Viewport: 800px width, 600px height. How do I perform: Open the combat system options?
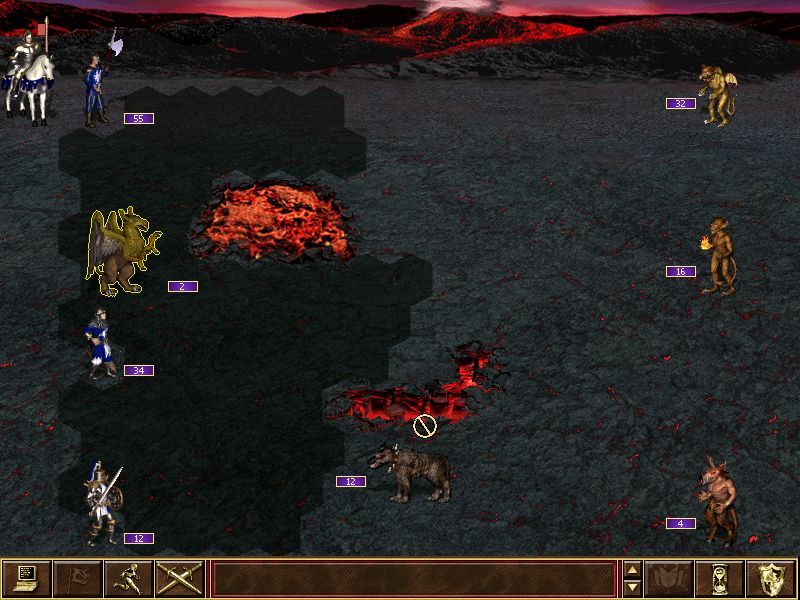click(x=27, y=578)
